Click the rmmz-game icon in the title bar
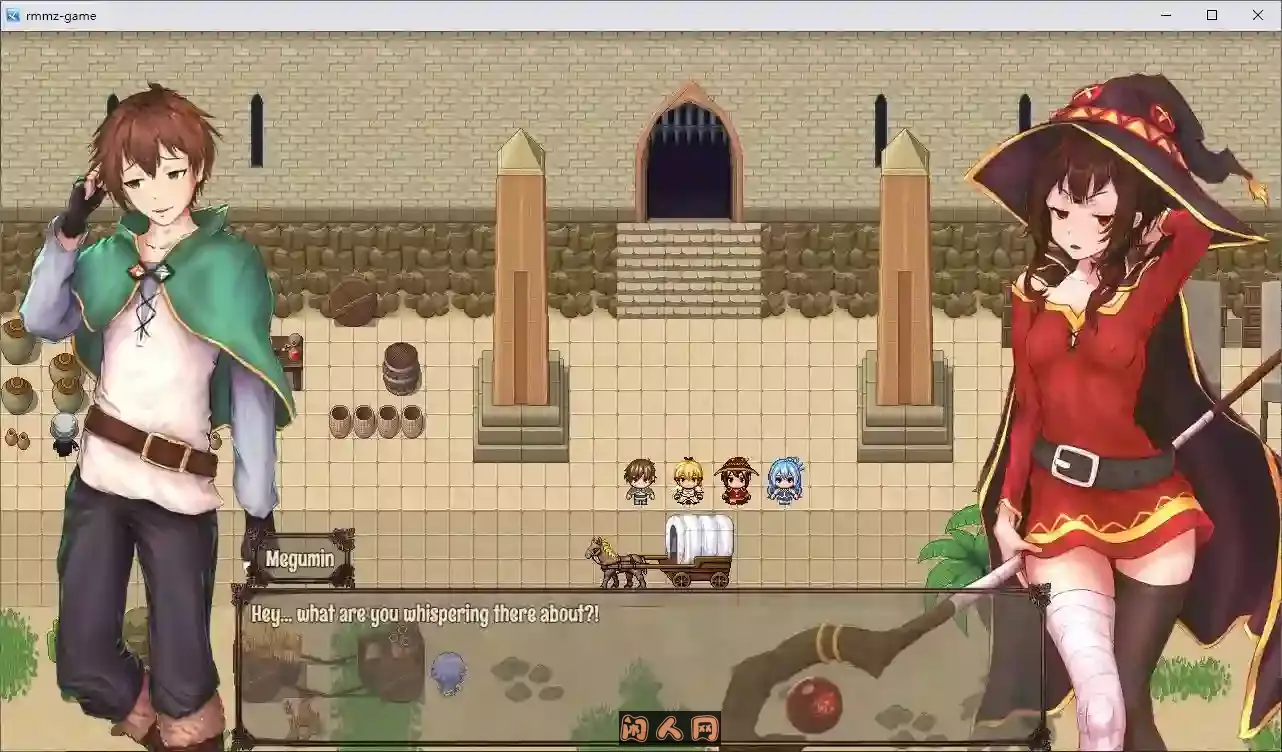 [x=12, y=15]
